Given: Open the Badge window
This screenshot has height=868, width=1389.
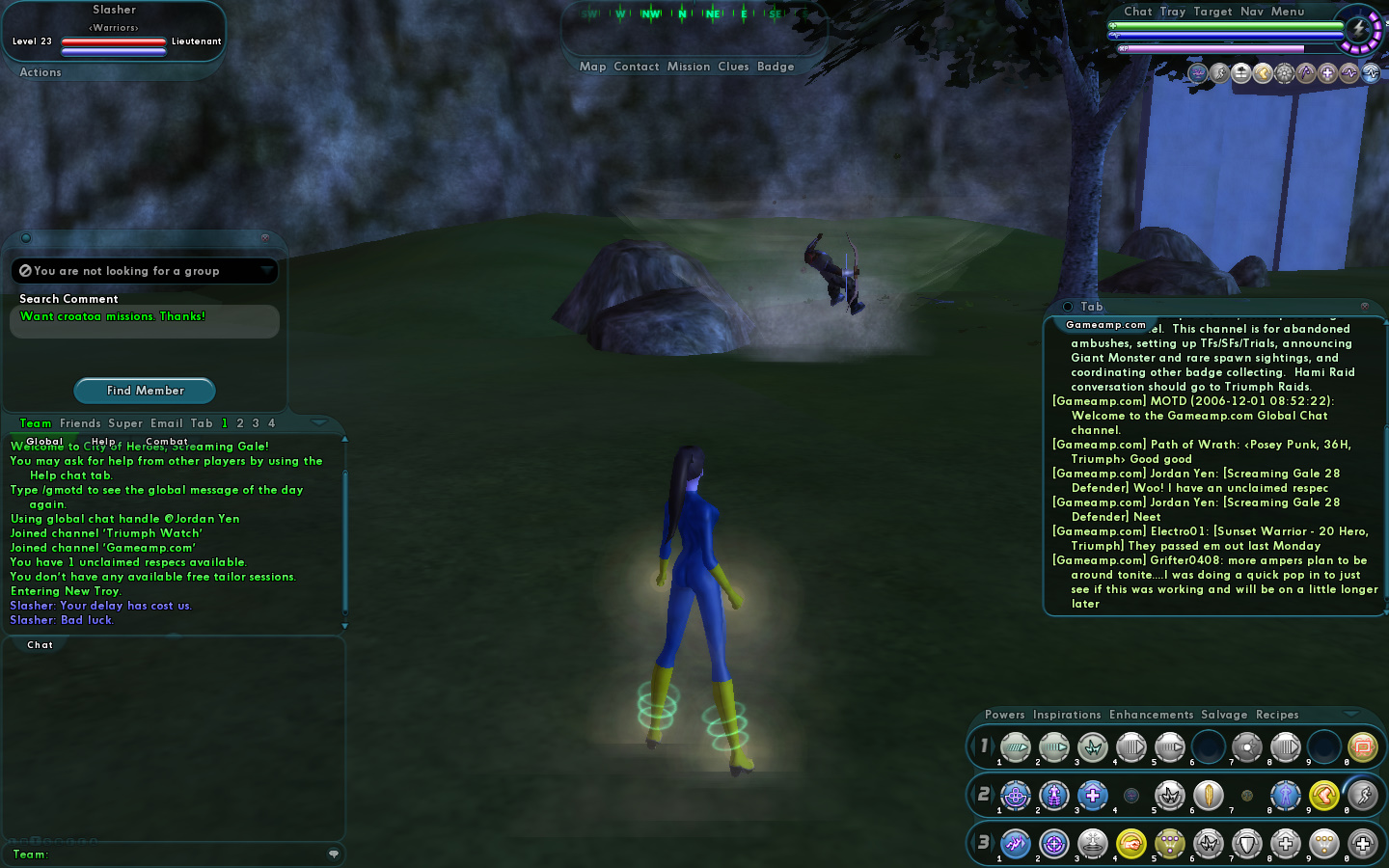Looking at the screenshot, I should coord(776,67).
